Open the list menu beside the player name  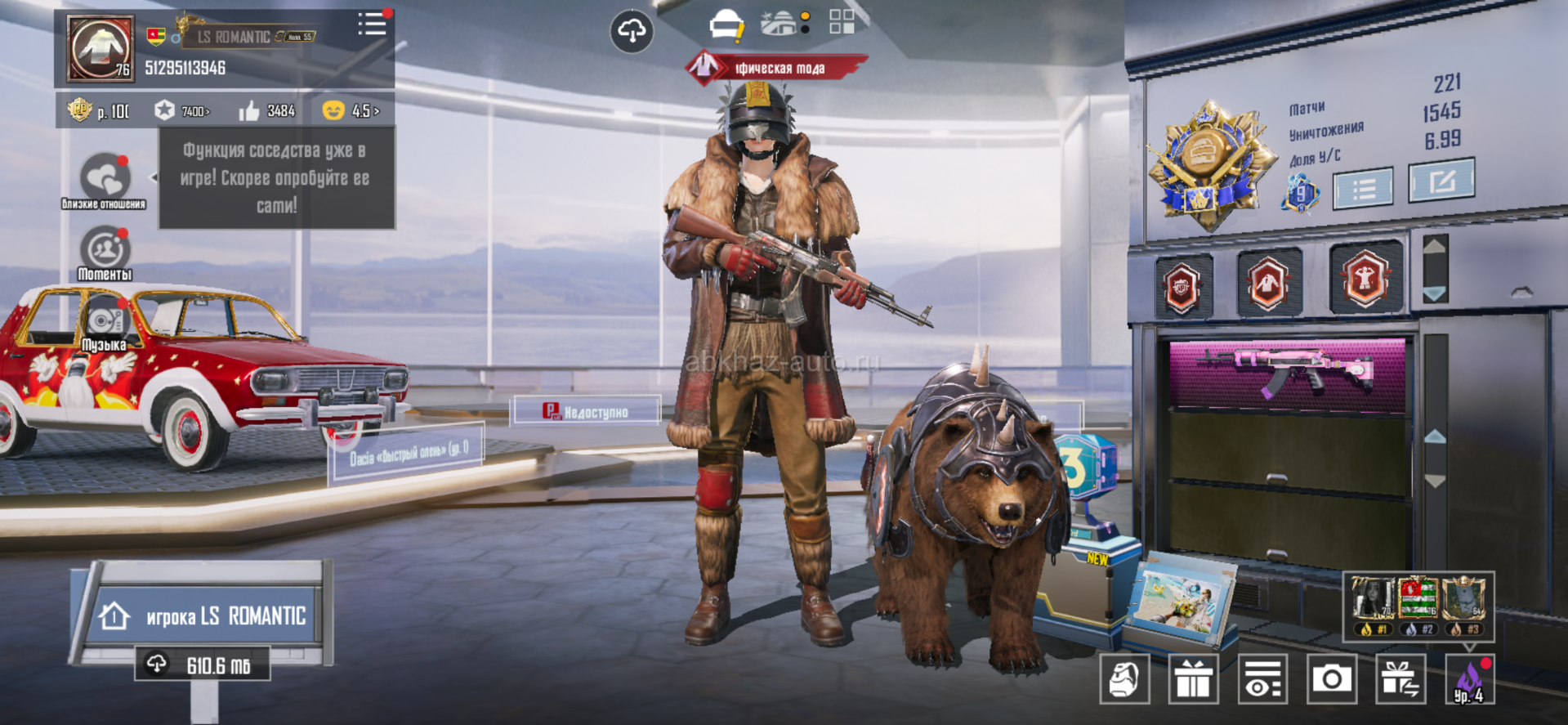coord(373,25)
